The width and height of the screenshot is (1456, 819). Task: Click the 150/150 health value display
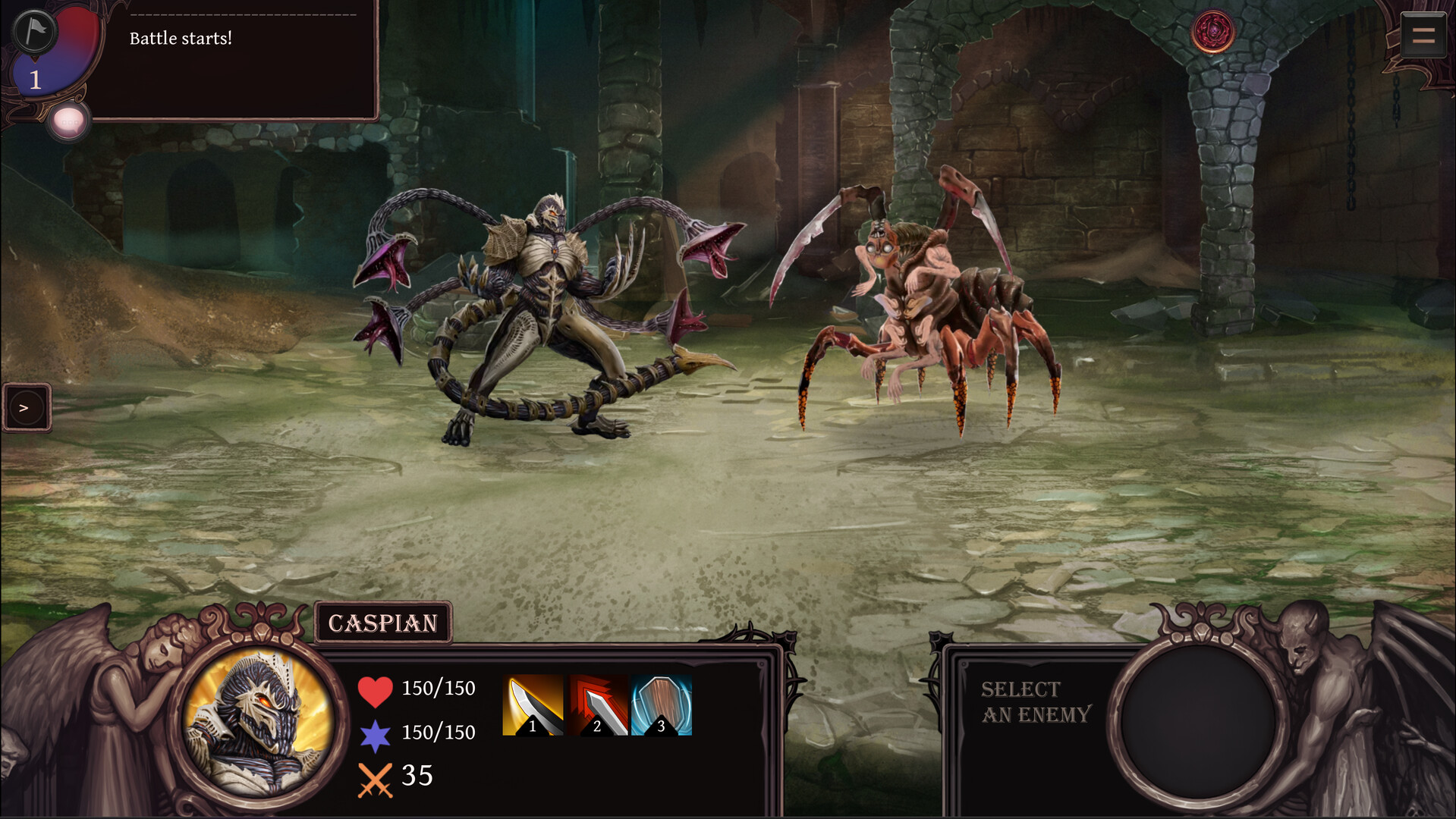[x=438, y=689]
